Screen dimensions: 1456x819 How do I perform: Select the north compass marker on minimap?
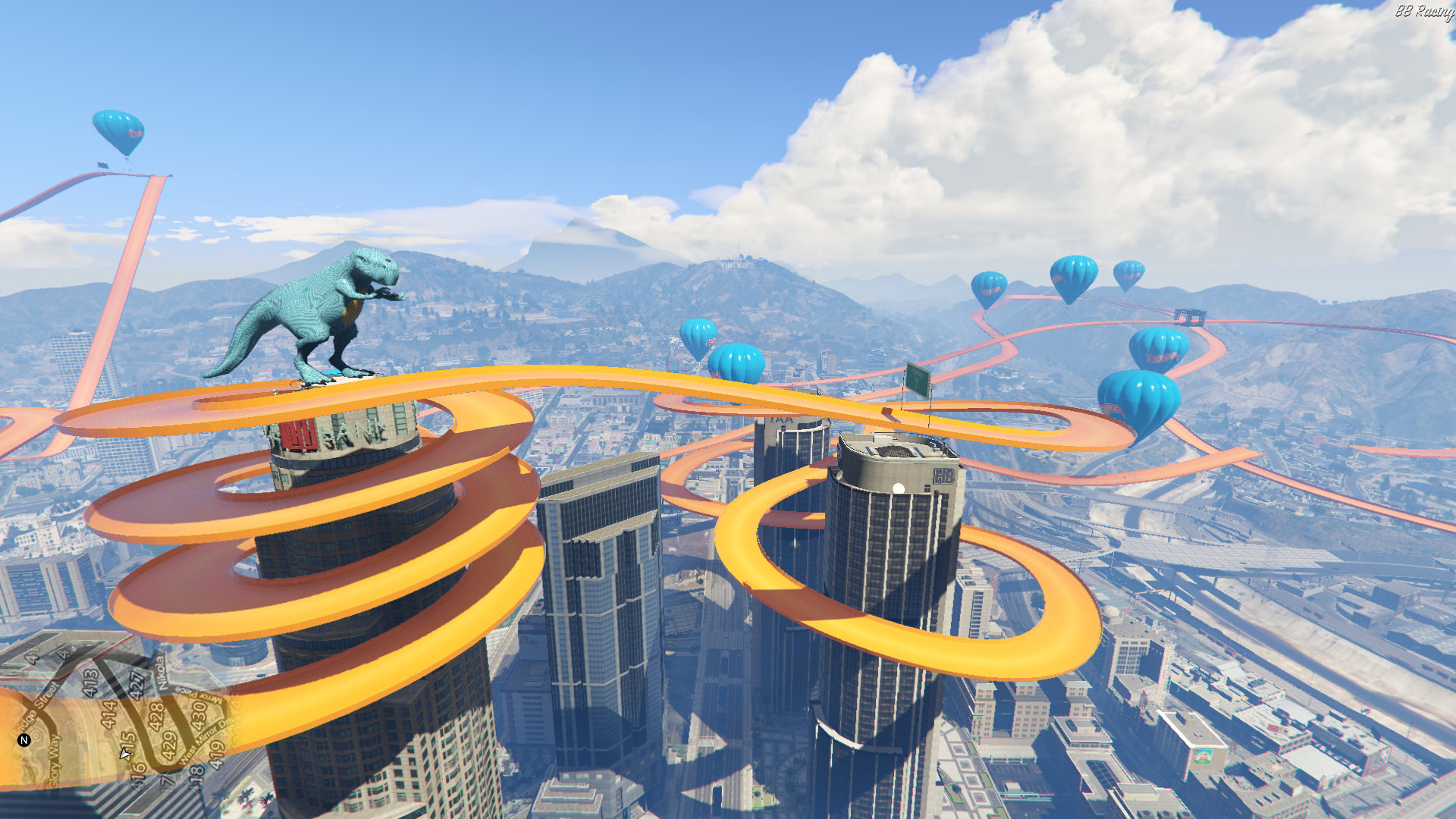point(24,740)
